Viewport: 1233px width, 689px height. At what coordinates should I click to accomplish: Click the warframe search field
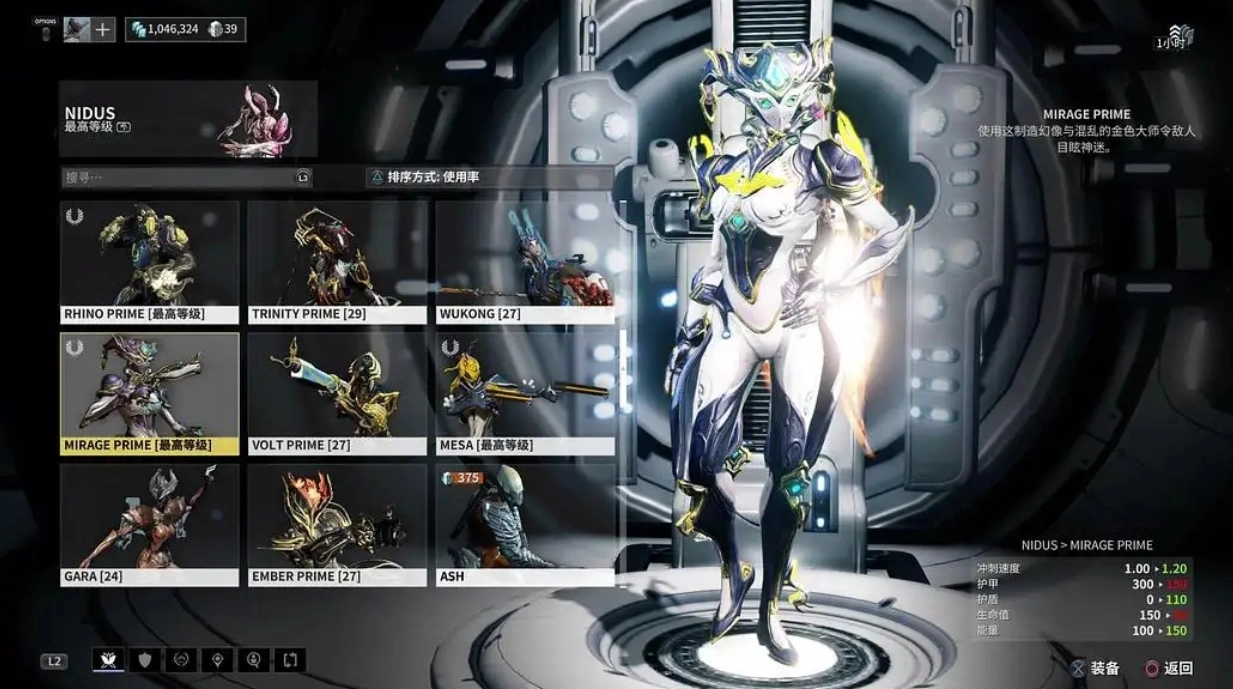[x=185, y=177]
